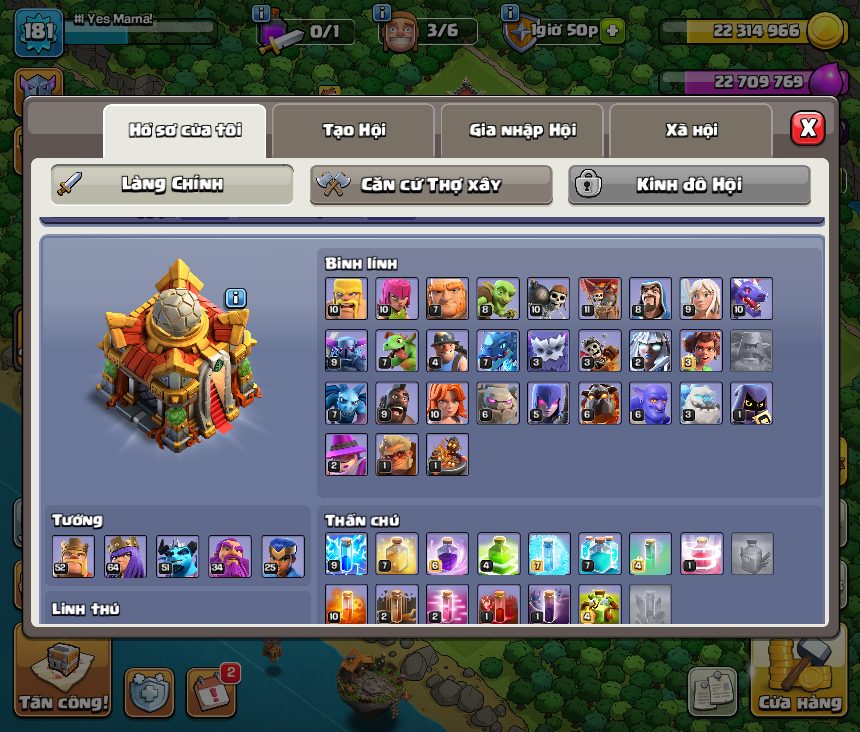Click the Barbarian King hero portrait
This screenshot has width=860, height=732.
tap(73, 557)
